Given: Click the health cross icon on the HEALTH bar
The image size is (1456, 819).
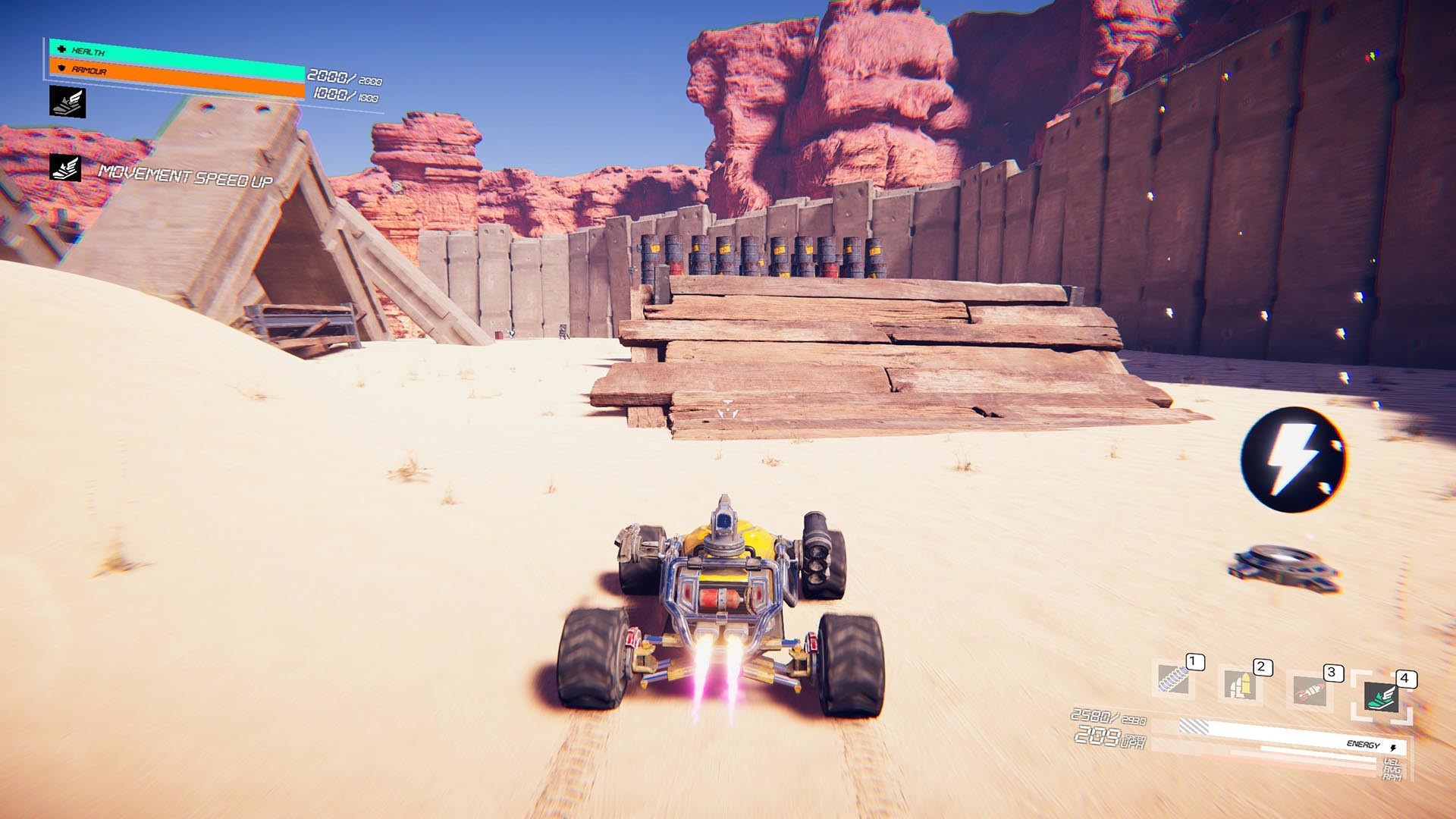Looking at the screenshot, I should pyautogui.click(x=61, y=50).
